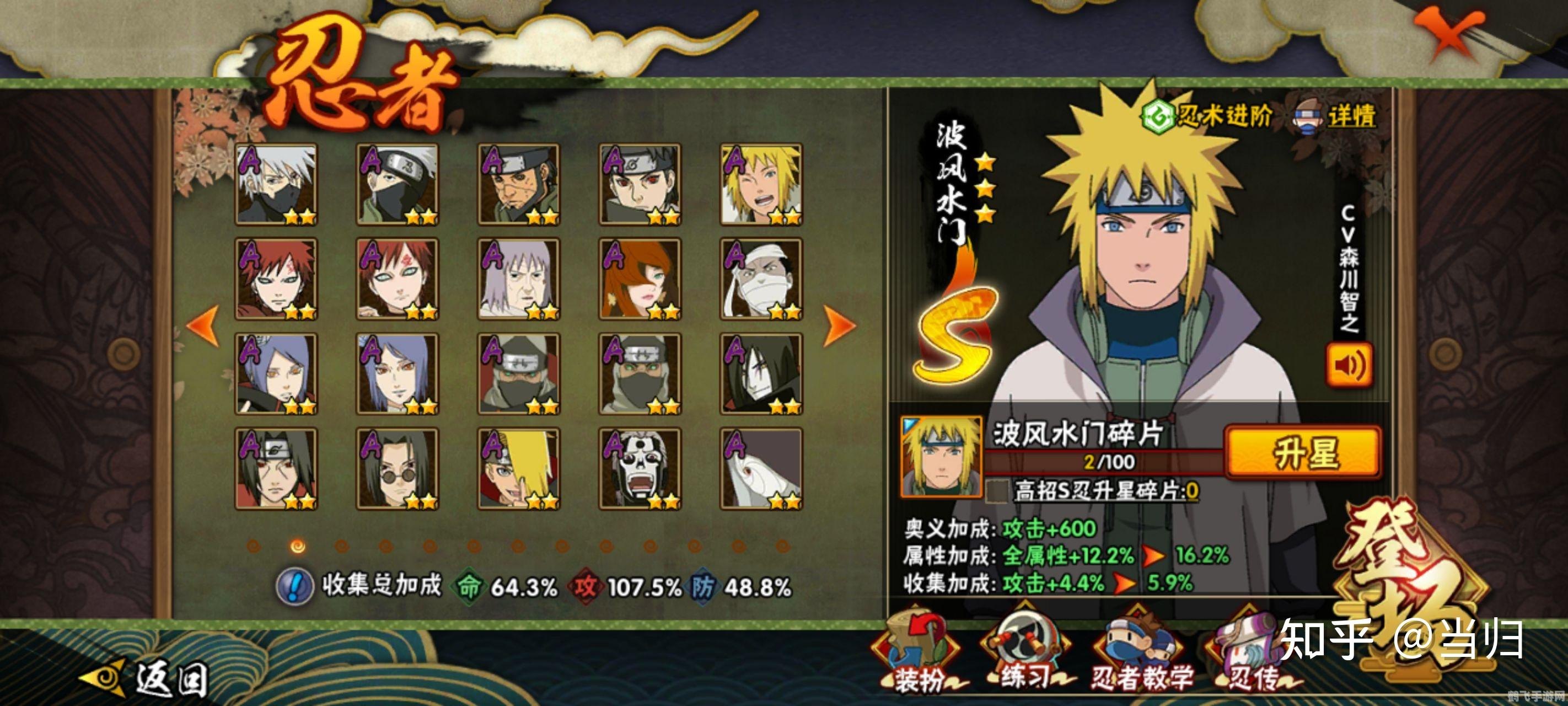The width and height of the screenshot is (1568, 706).
Task: View the 详情 details page
Action: pos(1335,116)
